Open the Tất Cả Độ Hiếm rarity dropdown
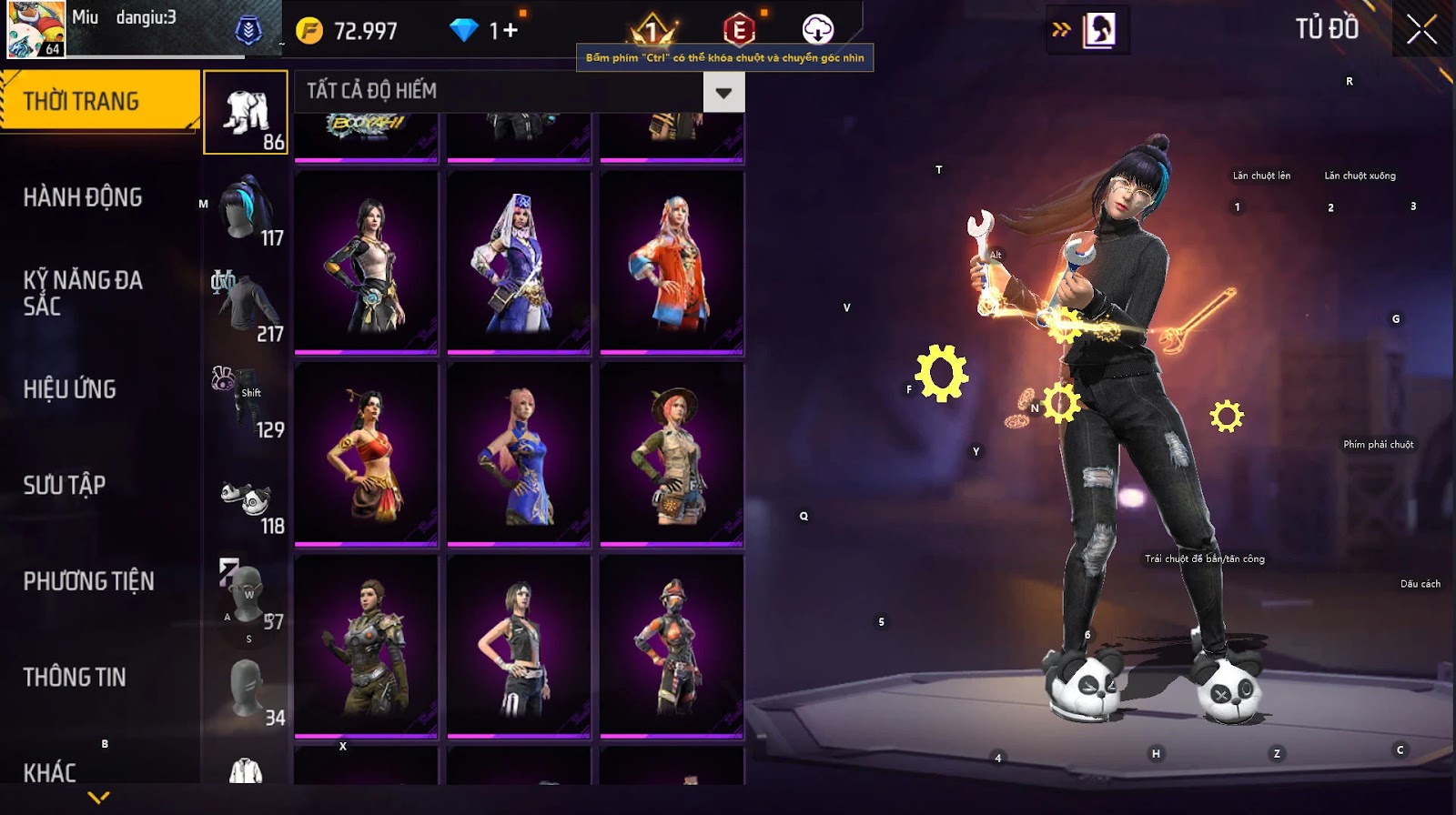 pos(723,92)
